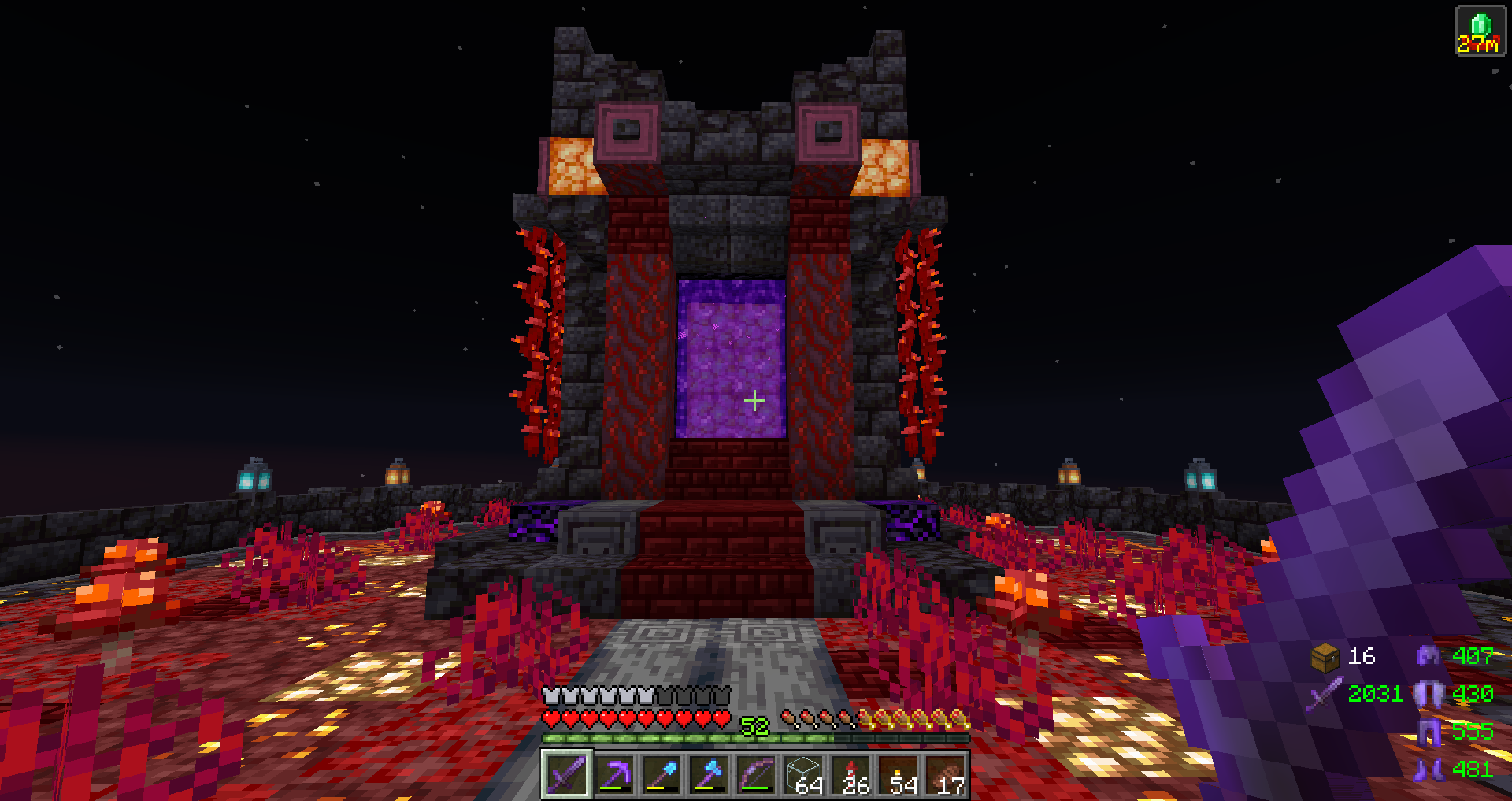Click the netherite chestplate durability icon
Viewport: 1512px width, 801px height.
tap(1429, 694)
